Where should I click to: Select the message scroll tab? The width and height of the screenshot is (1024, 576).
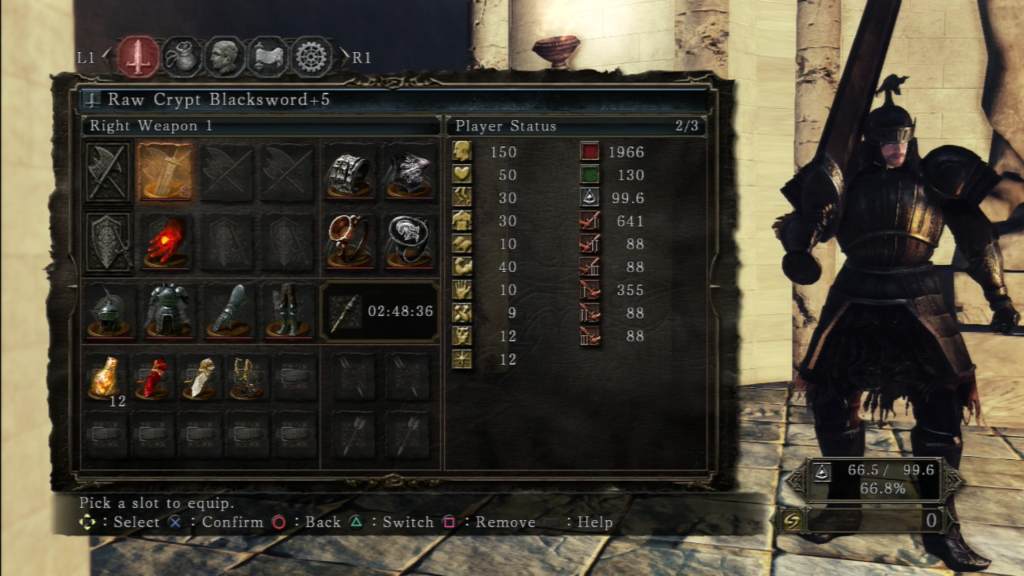point(268,57)
